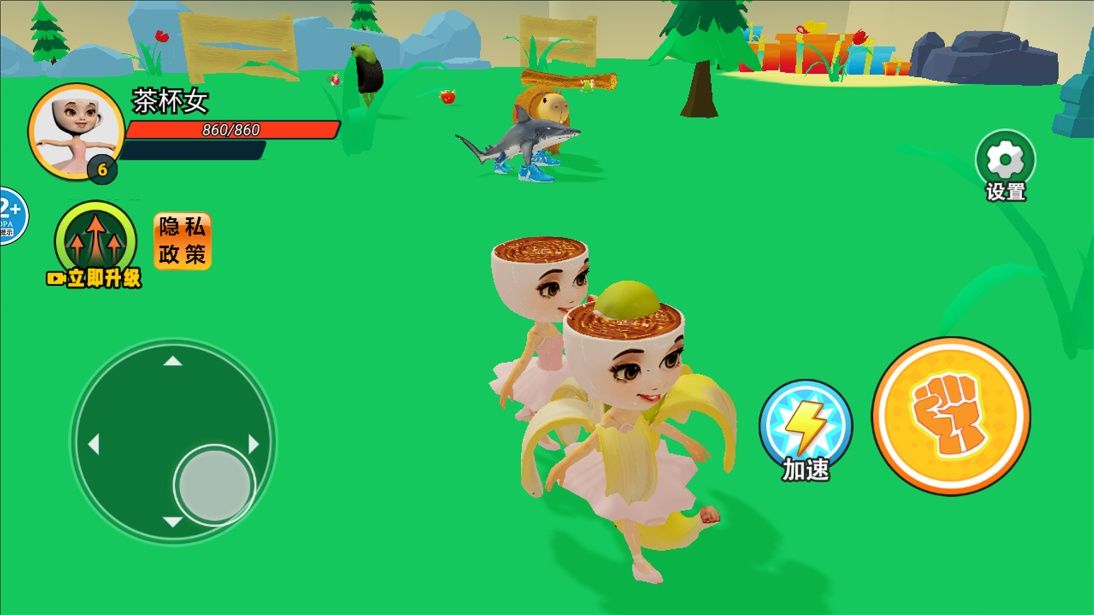The image size is (1094, 615).
Task: Tap the joystick's left arrow
Action: coord(93,443)
